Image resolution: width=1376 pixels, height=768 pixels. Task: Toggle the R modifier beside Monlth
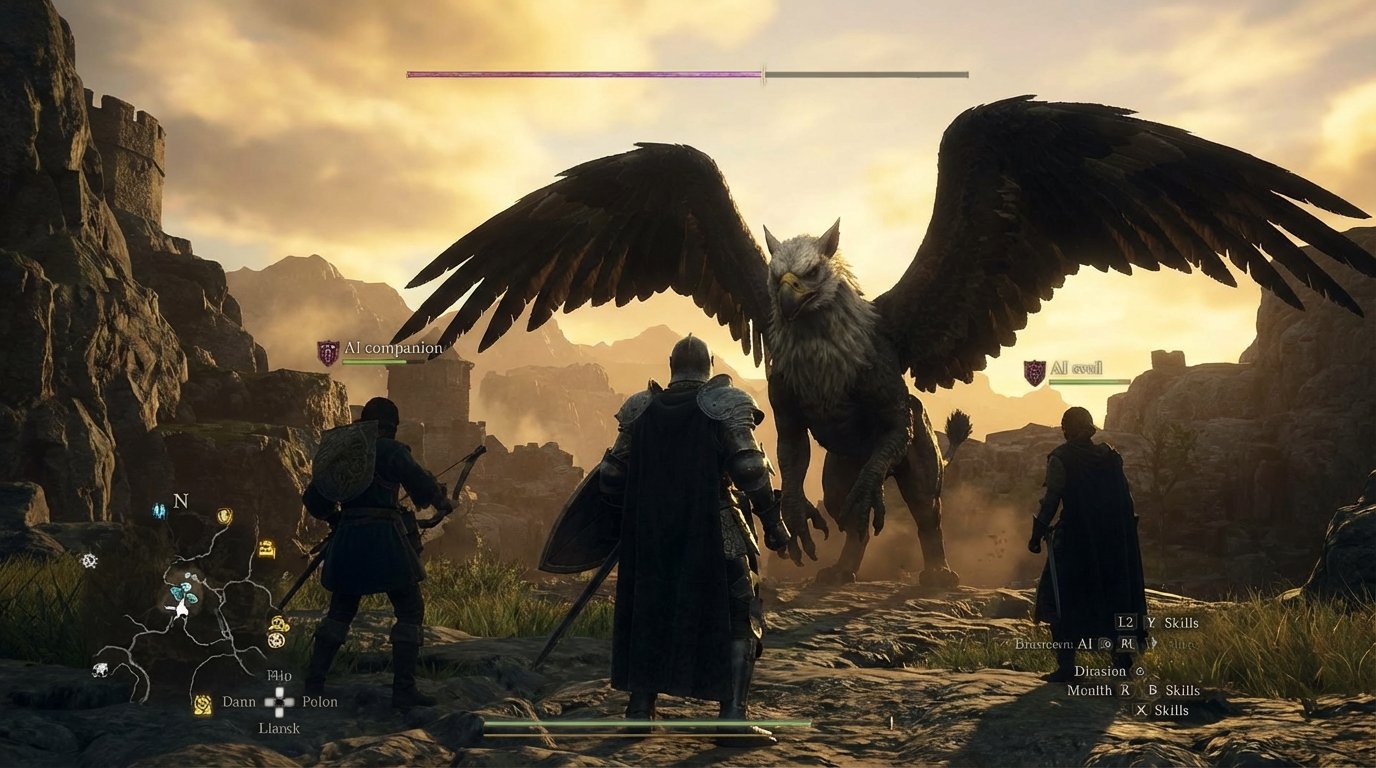[x=1126, y=689]
